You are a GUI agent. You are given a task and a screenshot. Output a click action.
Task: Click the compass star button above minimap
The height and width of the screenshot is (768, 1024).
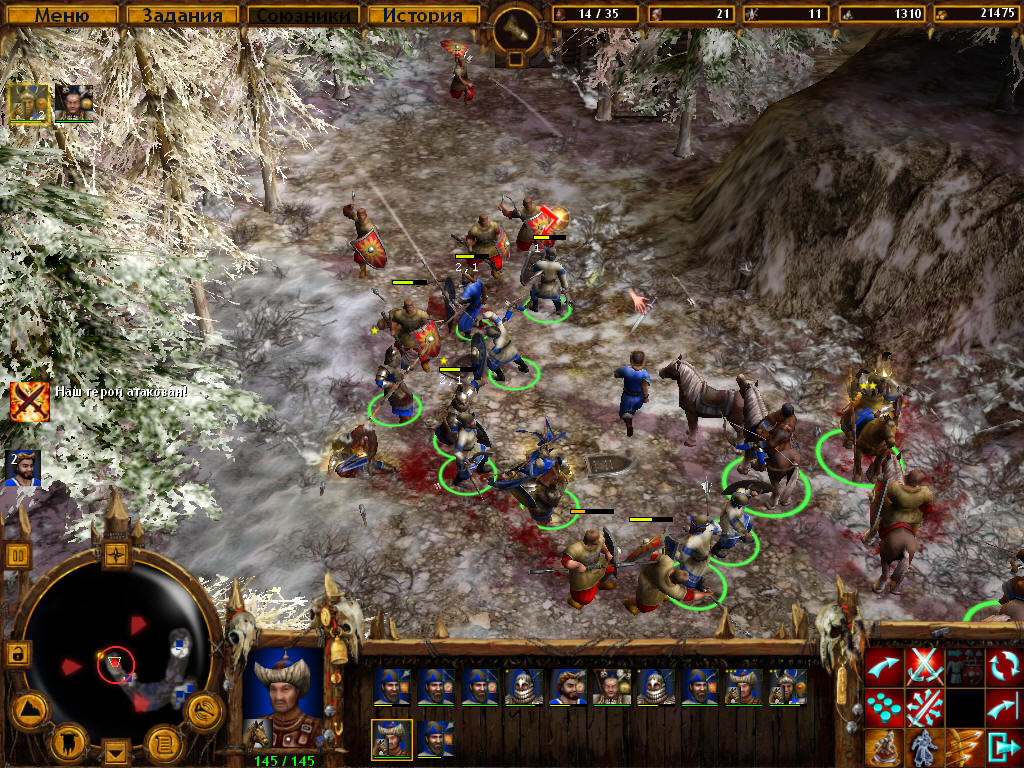116,554
